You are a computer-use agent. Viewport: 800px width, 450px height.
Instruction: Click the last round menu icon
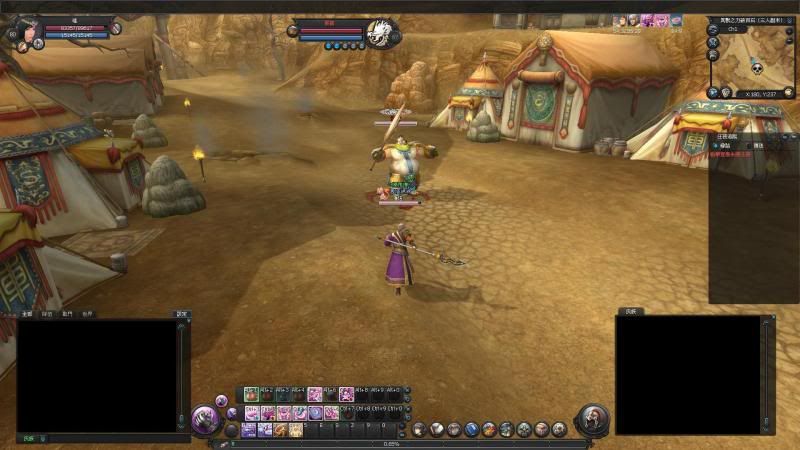pos(559,429)
